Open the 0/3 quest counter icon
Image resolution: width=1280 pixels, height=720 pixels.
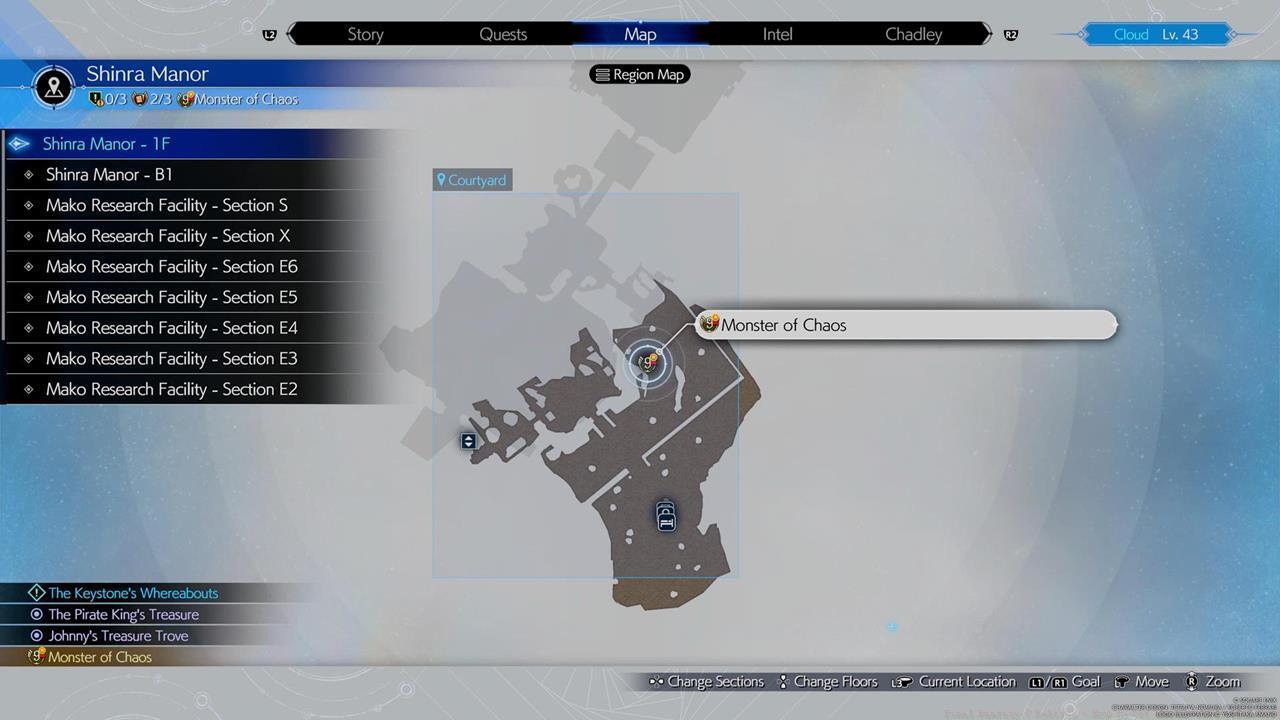(96, 99)
